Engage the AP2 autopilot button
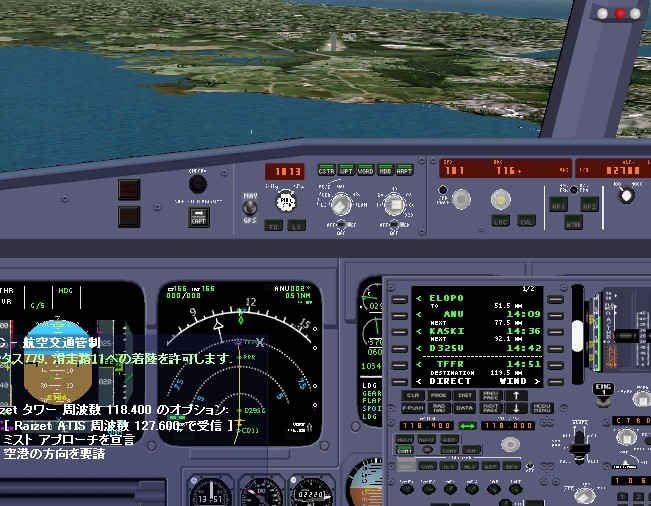Viewport: 651px width, 506px height. [x=589, y=204]
